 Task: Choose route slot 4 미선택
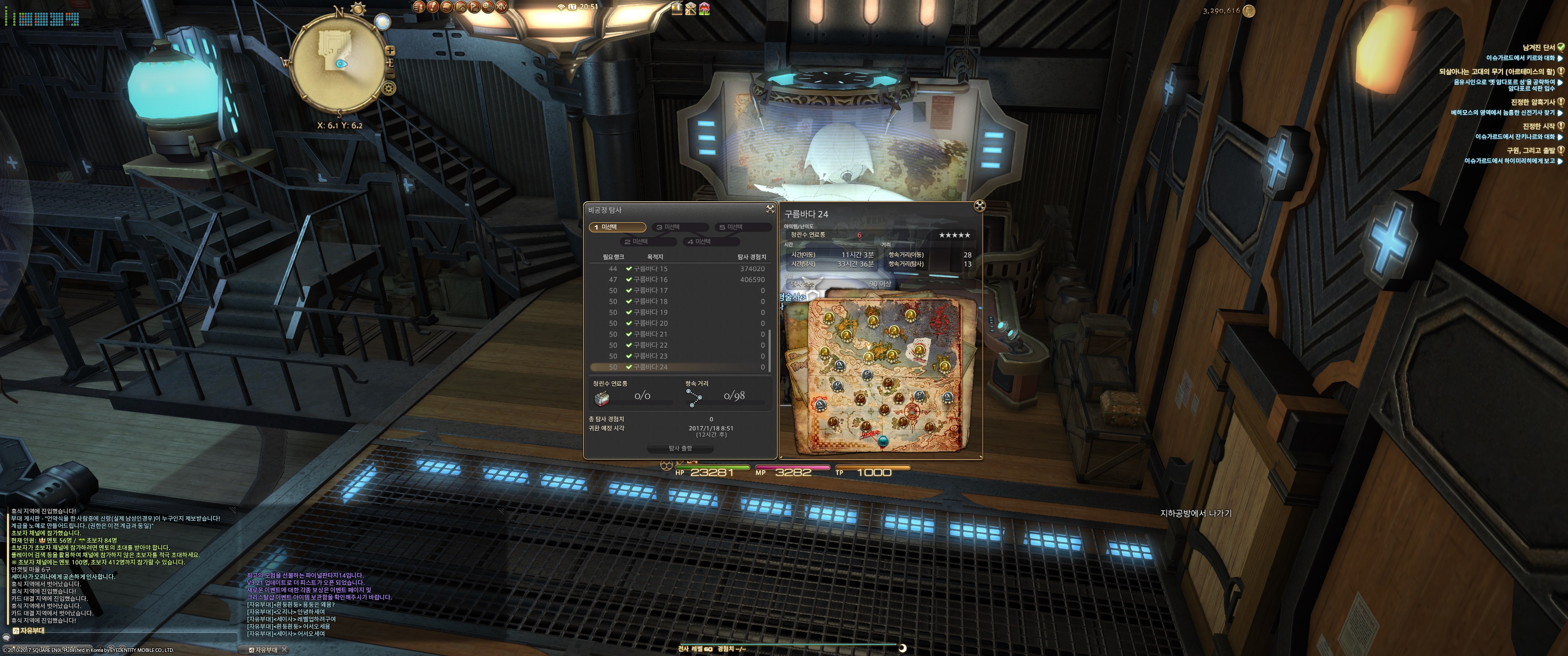(711, 241)
